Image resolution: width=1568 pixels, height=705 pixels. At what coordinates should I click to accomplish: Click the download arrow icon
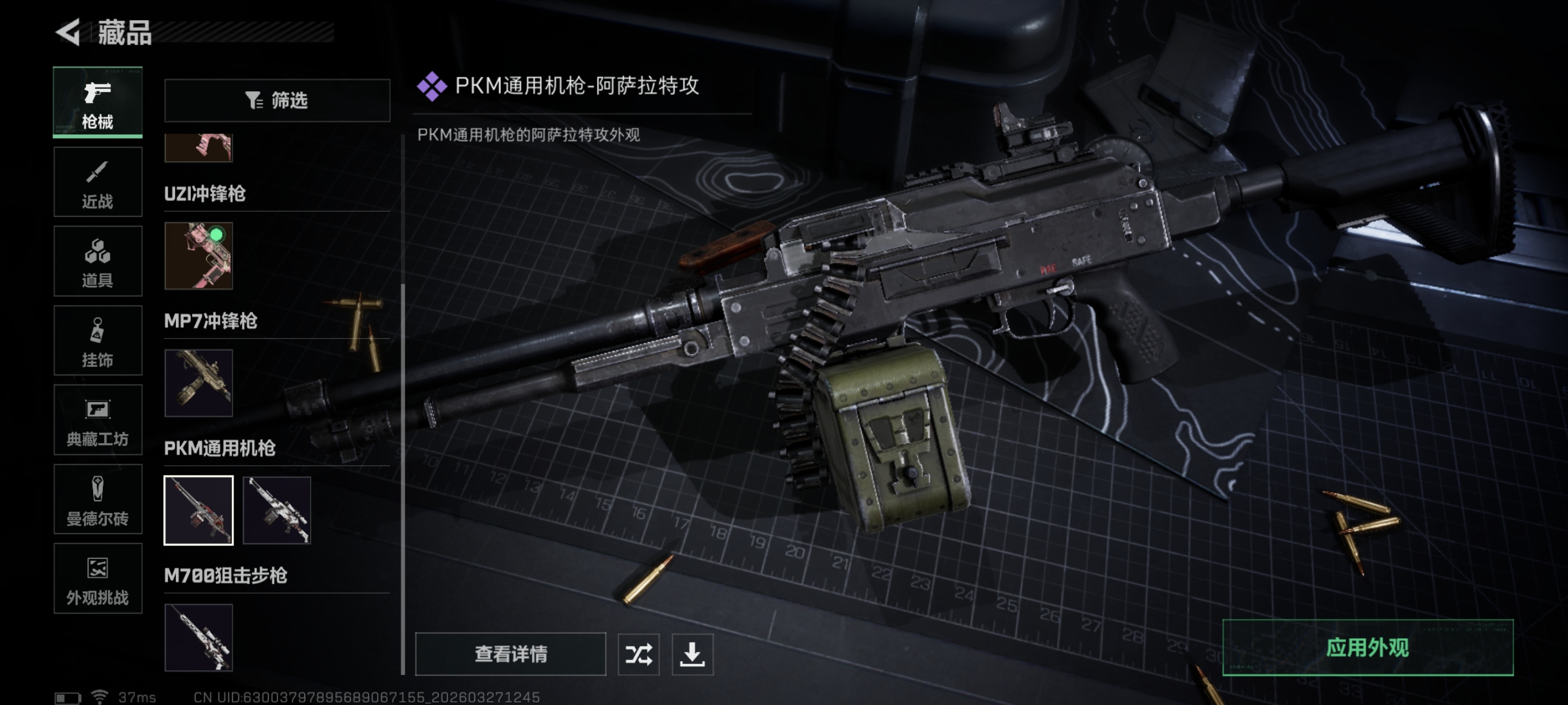click(x=692, y=654)
